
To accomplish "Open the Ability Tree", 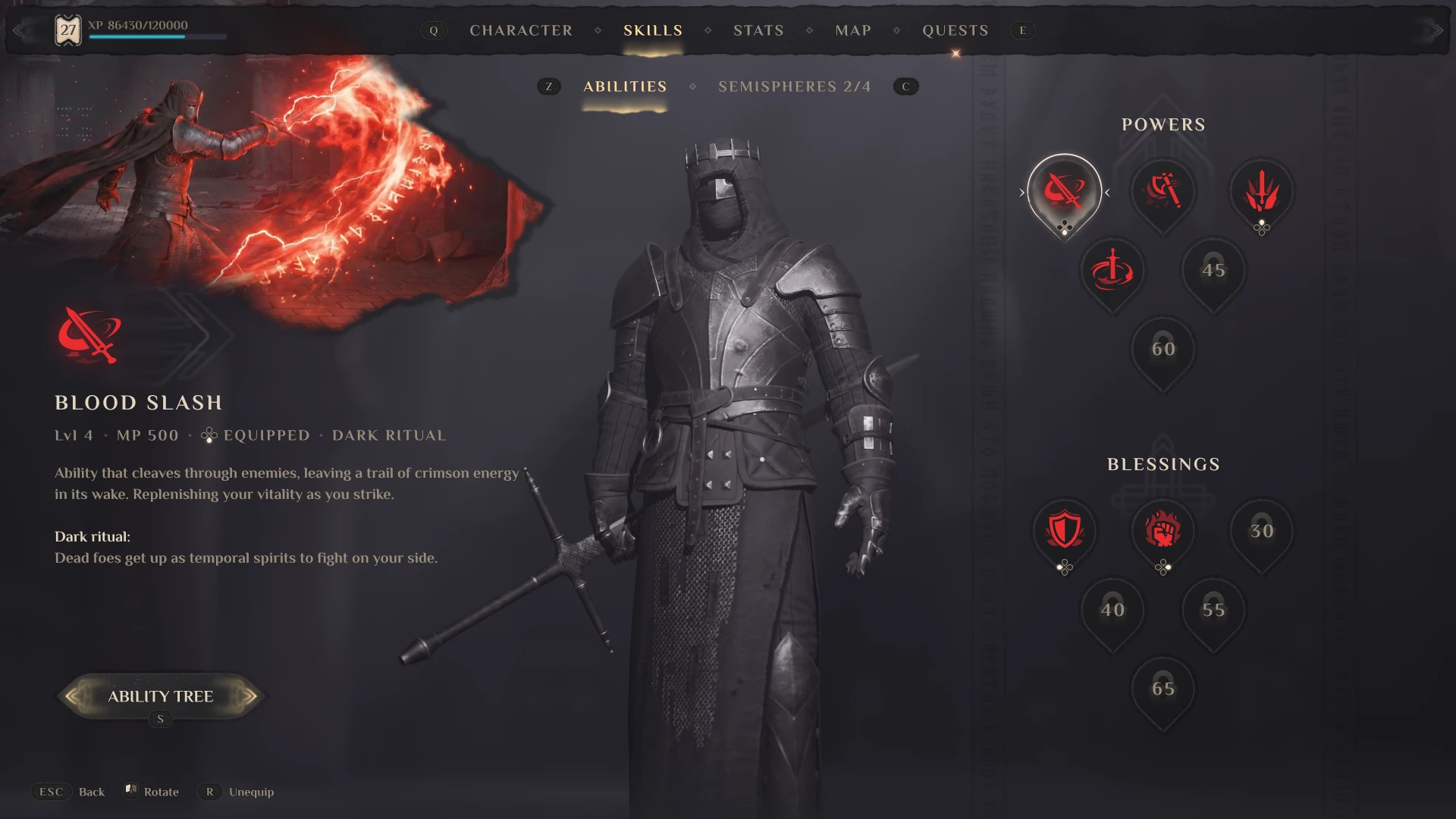I will click(162, 696).
